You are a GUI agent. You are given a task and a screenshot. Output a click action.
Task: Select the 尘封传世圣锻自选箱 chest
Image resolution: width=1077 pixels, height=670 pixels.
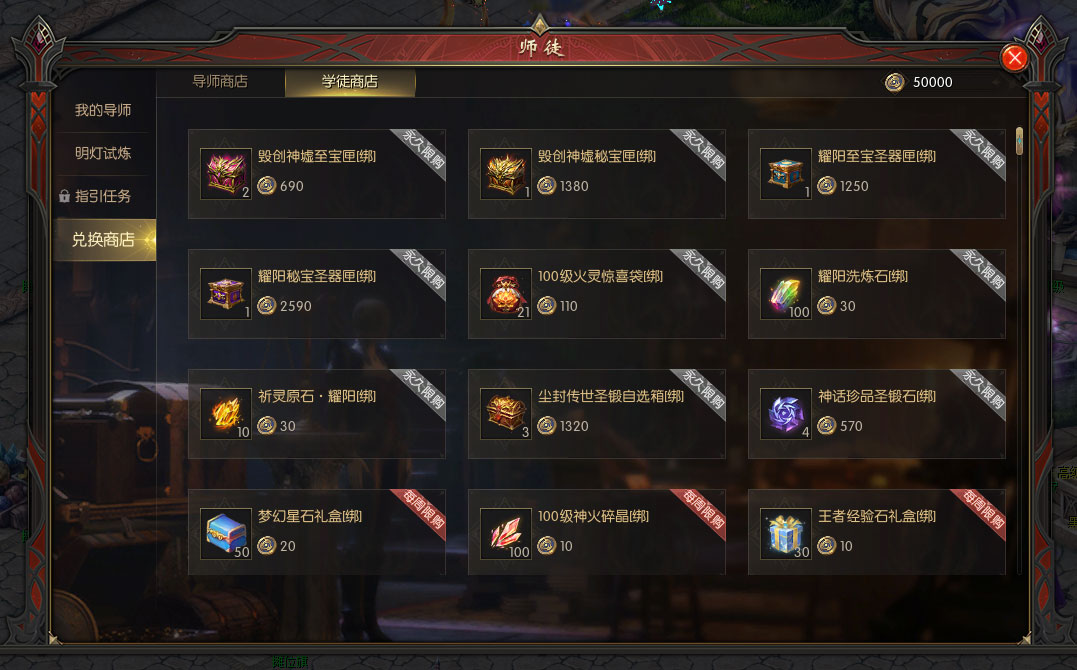tap(506, 414)
